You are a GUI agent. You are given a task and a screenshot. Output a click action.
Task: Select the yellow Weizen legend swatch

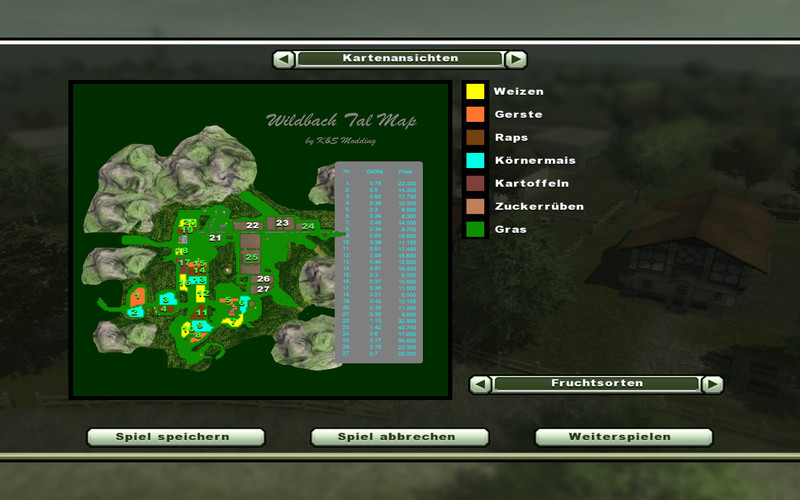tap(475, 91)
